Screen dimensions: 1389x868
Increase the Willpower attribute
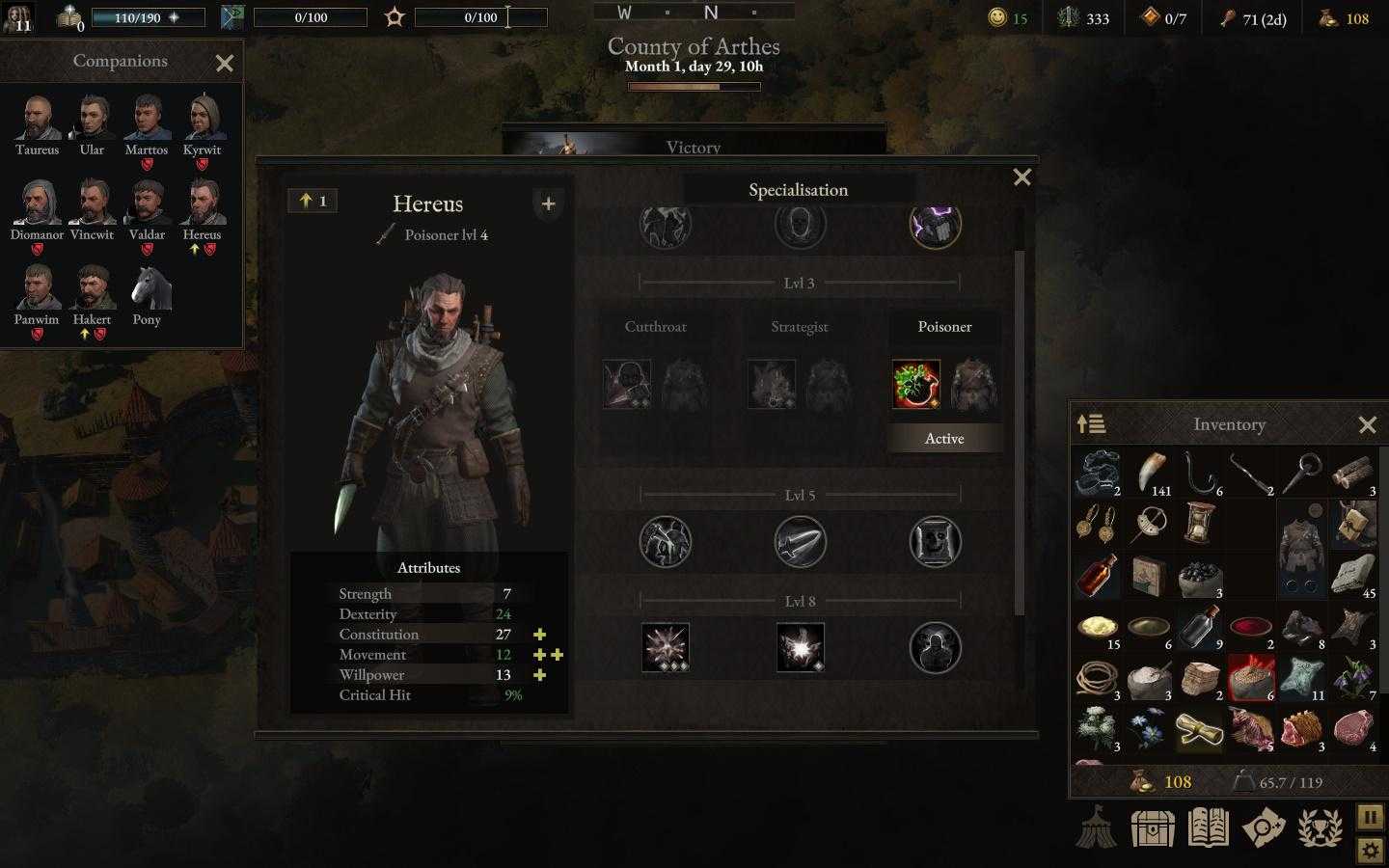pos(540,675)
